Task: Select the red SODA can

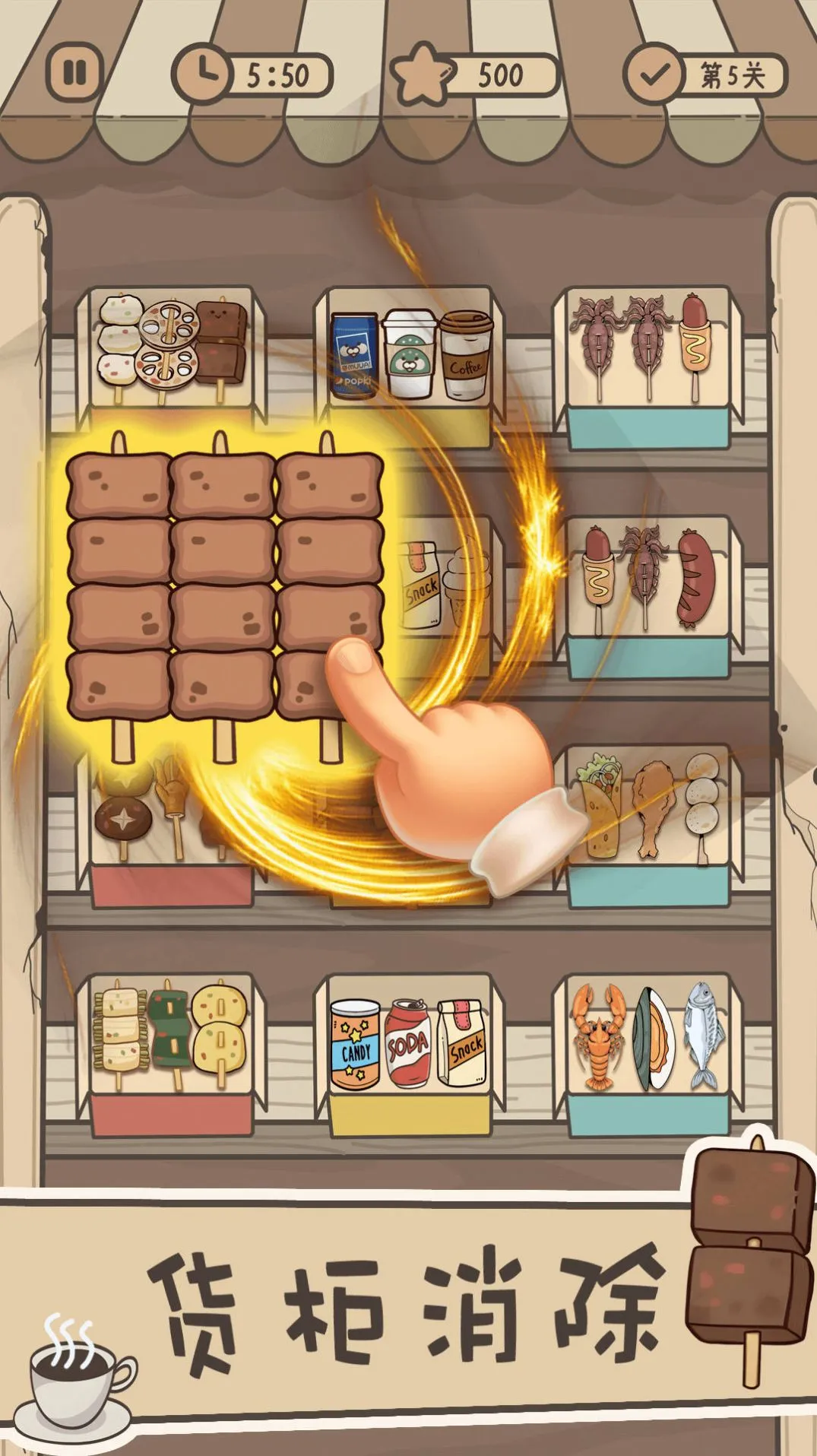Action: click(x=408, y=1043)
